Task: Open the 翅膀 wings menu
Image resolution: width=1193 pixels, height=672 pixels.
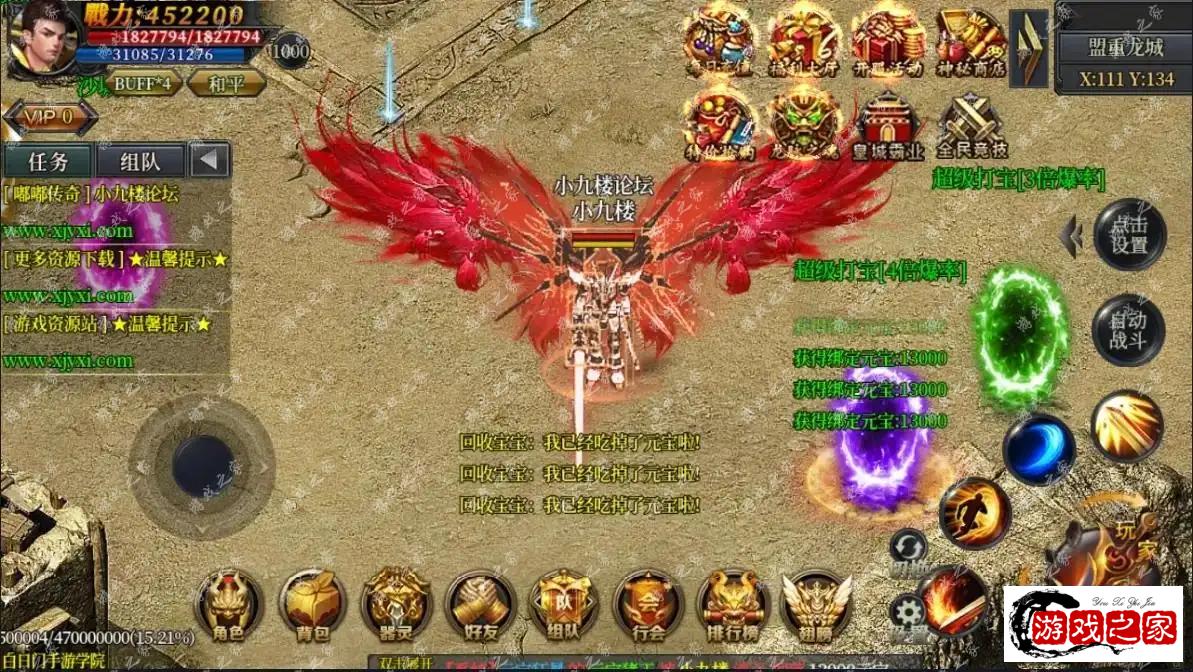Action: click(815, 603)
